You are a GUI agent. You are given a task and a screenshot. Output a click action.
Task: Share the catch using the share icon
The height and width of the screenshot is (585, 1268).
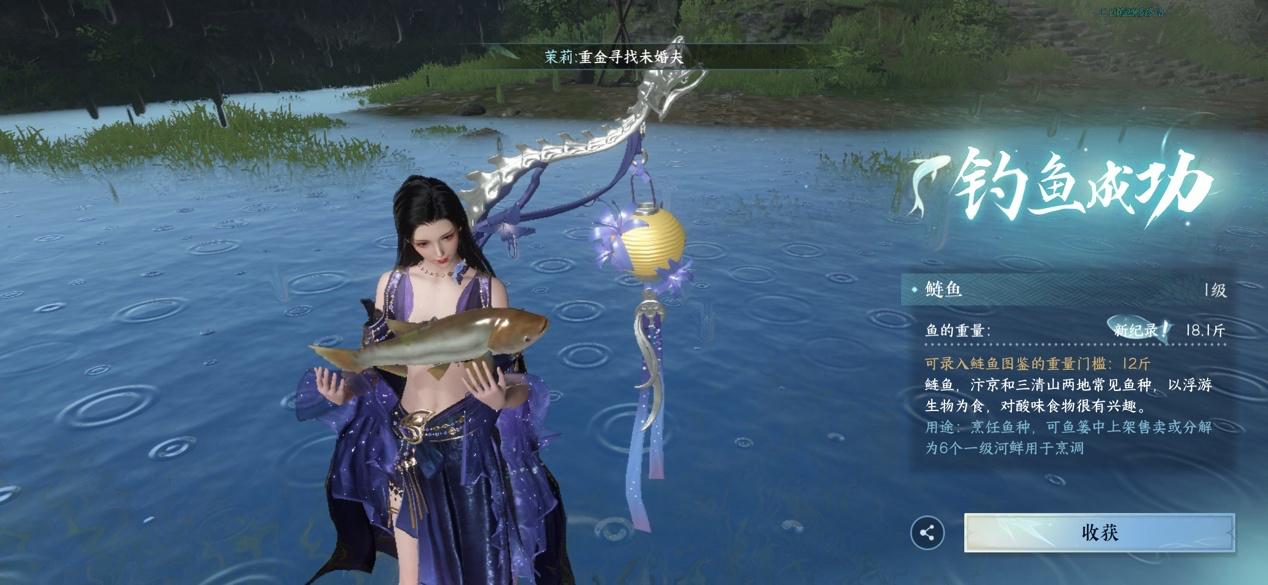pos(927,533)
